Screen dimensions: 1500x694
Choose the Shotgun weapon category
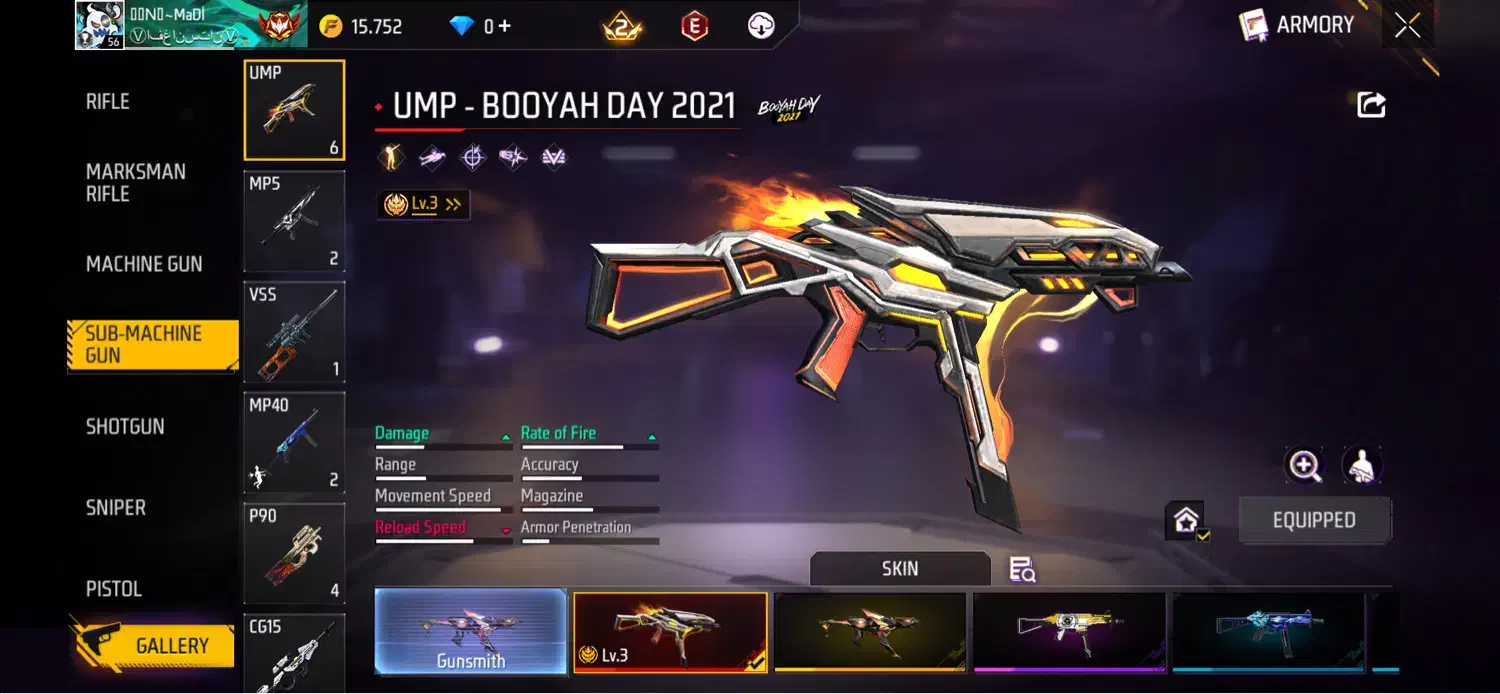[125, 427]
